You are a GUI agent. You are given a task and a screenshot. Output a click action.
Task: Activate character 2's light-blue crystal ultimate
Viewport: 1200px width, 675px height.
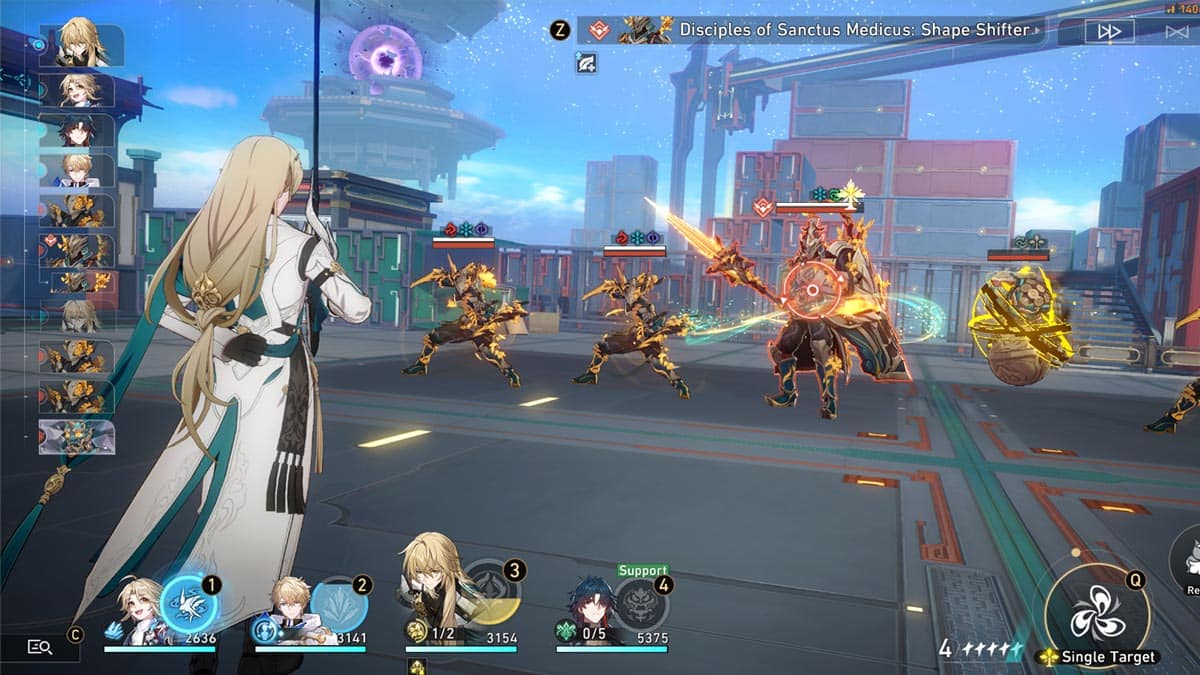pos(339,605)
